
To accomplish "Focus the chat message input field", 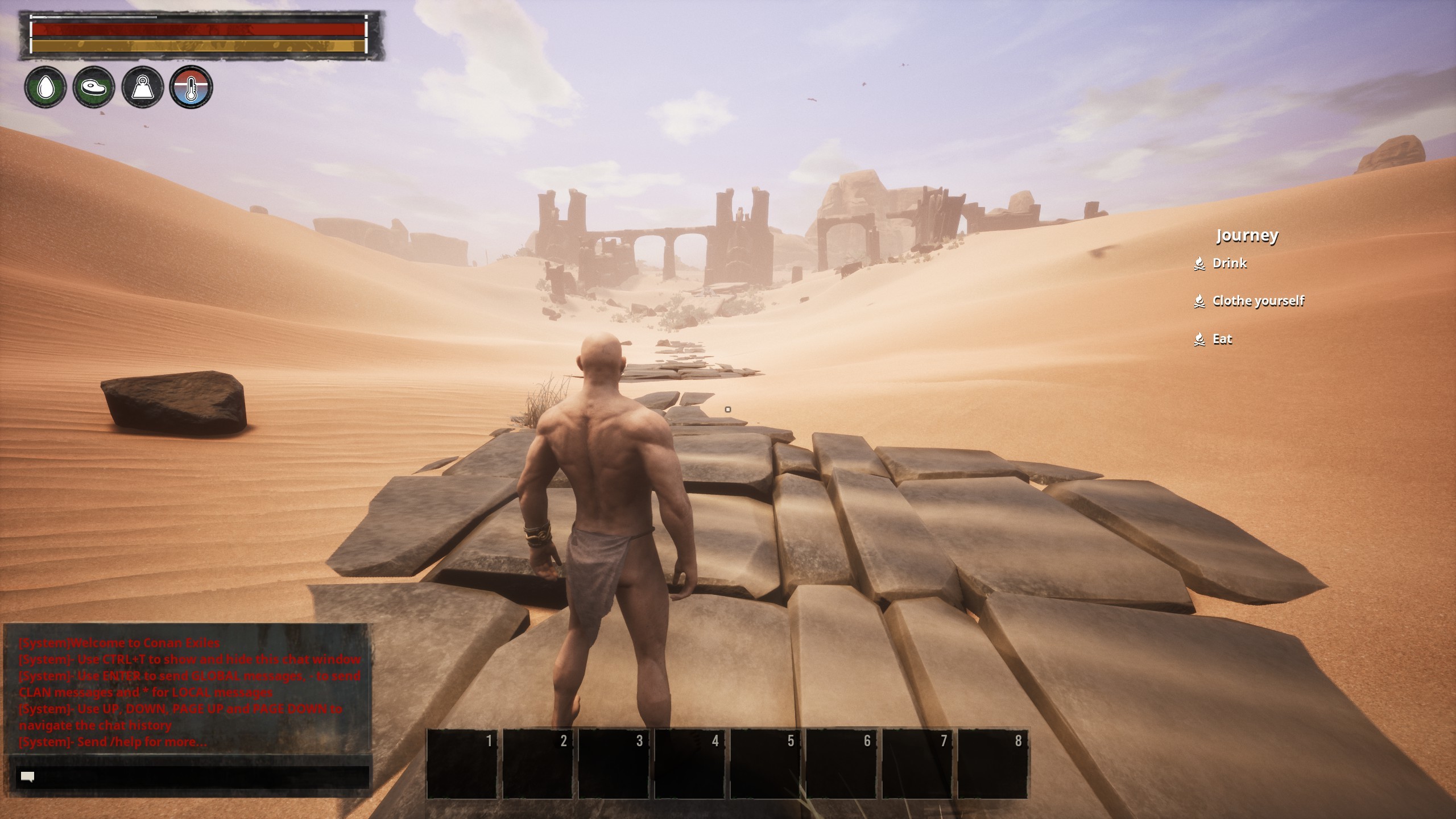I will 193,776.
